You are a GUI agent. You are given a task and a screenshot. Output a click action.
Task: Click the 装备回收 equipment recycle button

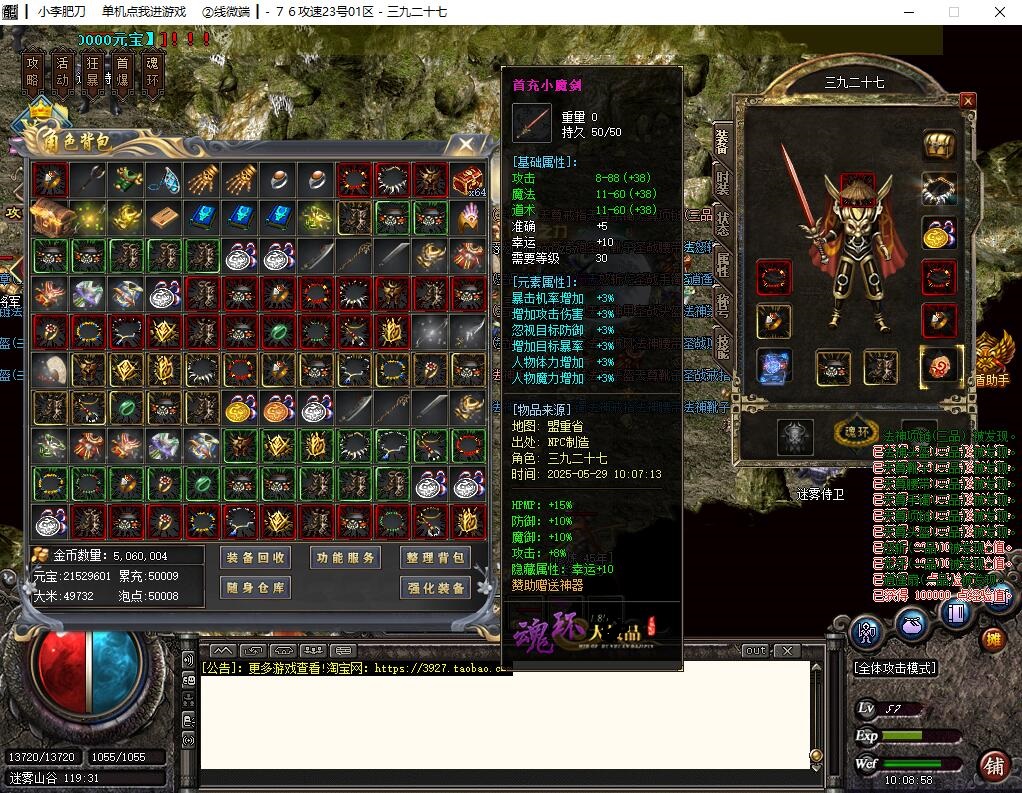(255, 558)
